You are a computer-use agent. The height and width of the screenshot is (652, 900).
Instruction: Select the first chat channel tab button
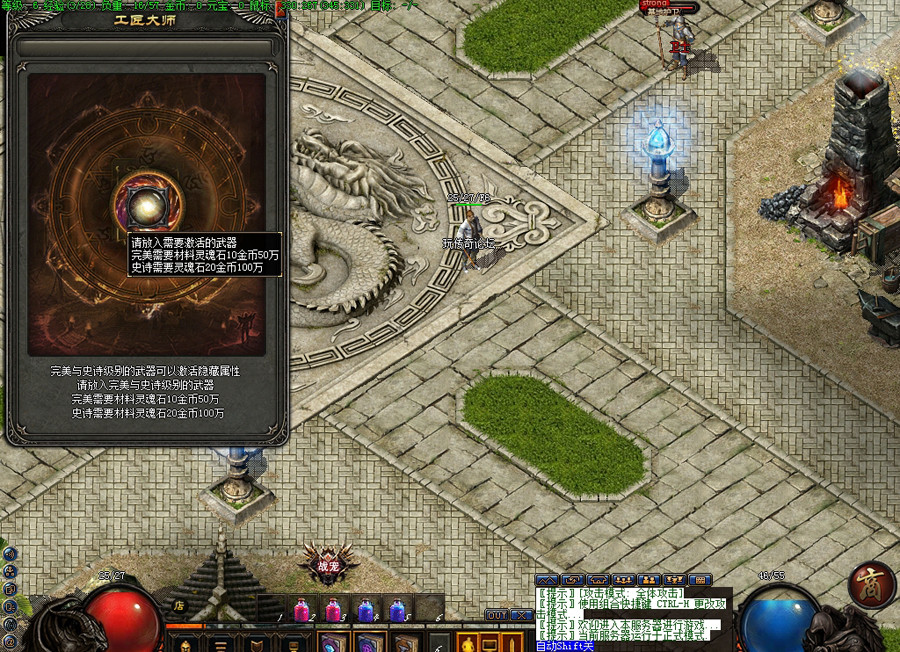tap(546, 580)
